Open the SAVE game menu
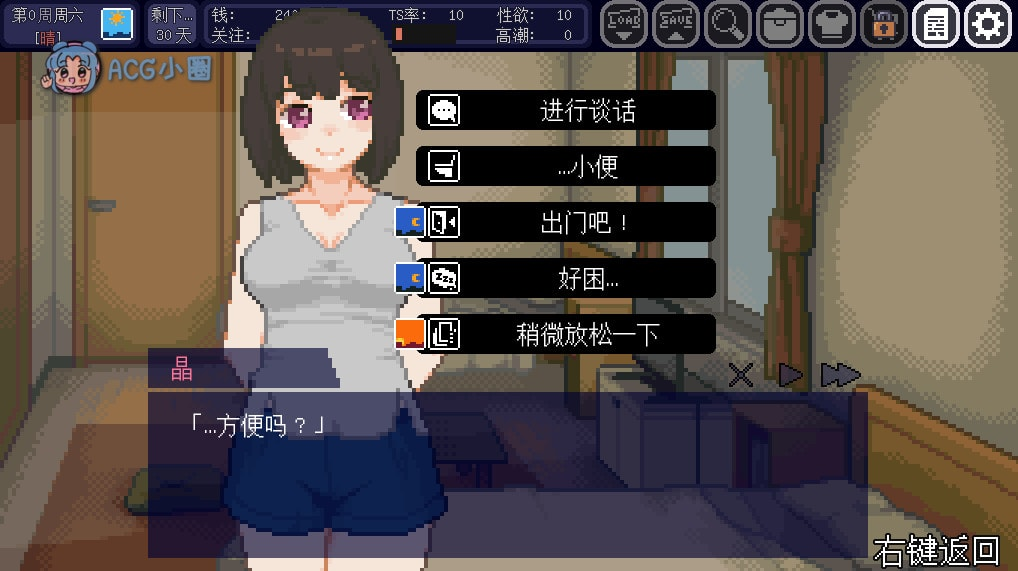 click(x=676, y=24)
